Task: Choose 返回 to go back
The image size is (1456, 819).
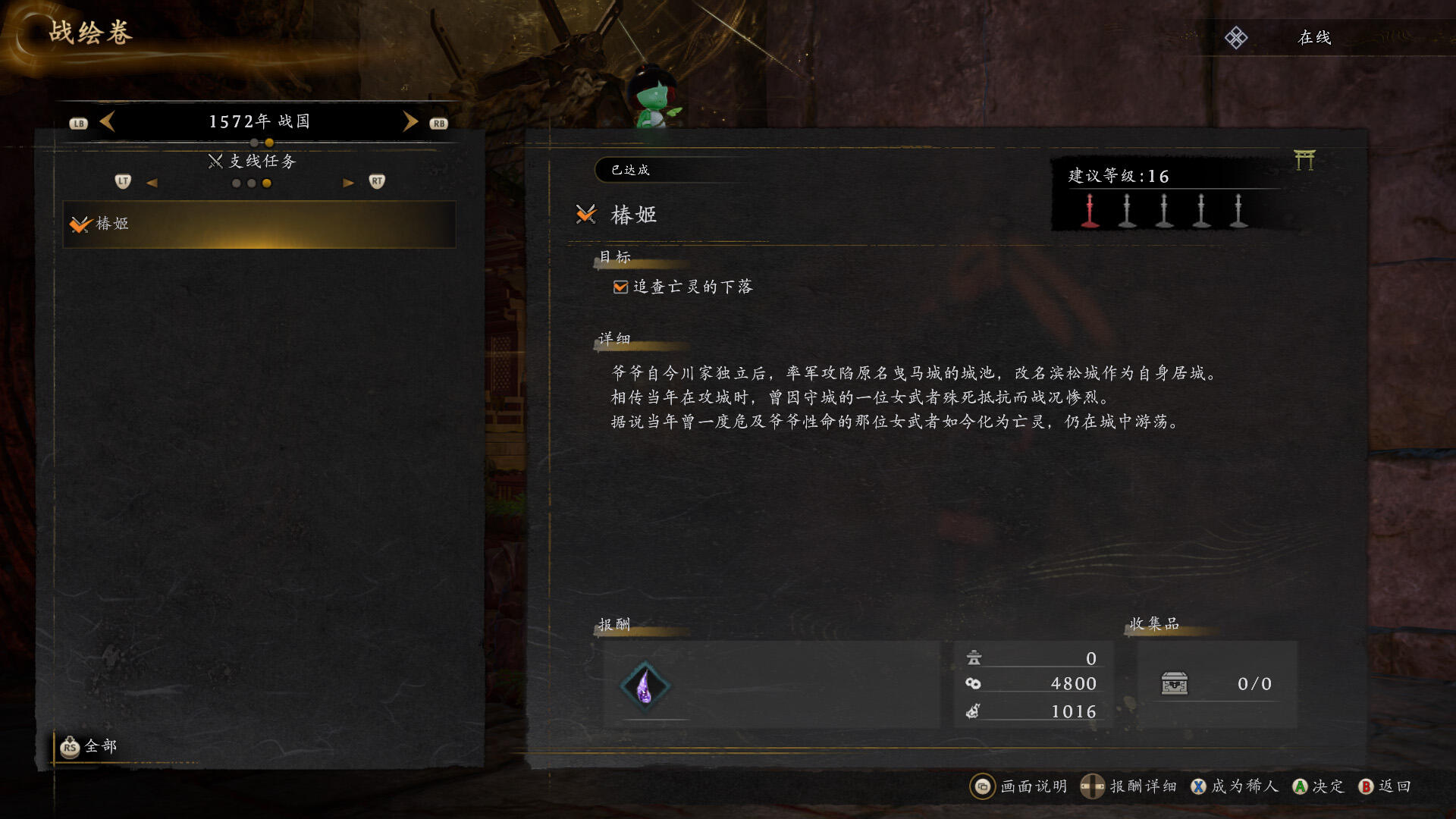Action: [1385, 786]
